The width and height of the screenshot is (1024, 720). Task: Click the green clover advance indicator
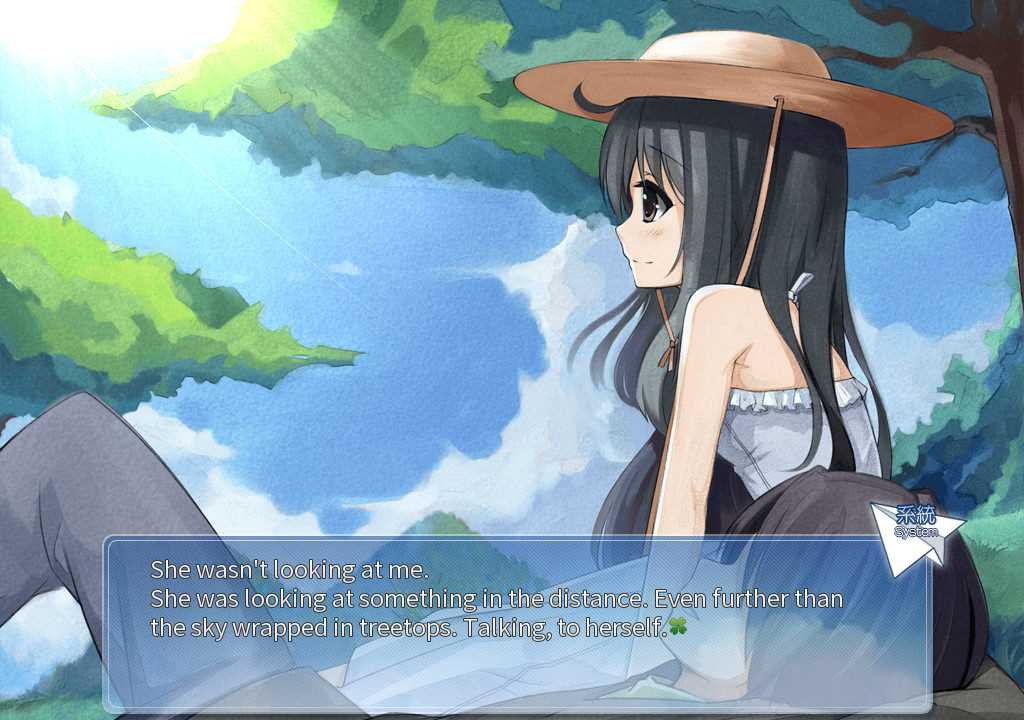[678, 627]
